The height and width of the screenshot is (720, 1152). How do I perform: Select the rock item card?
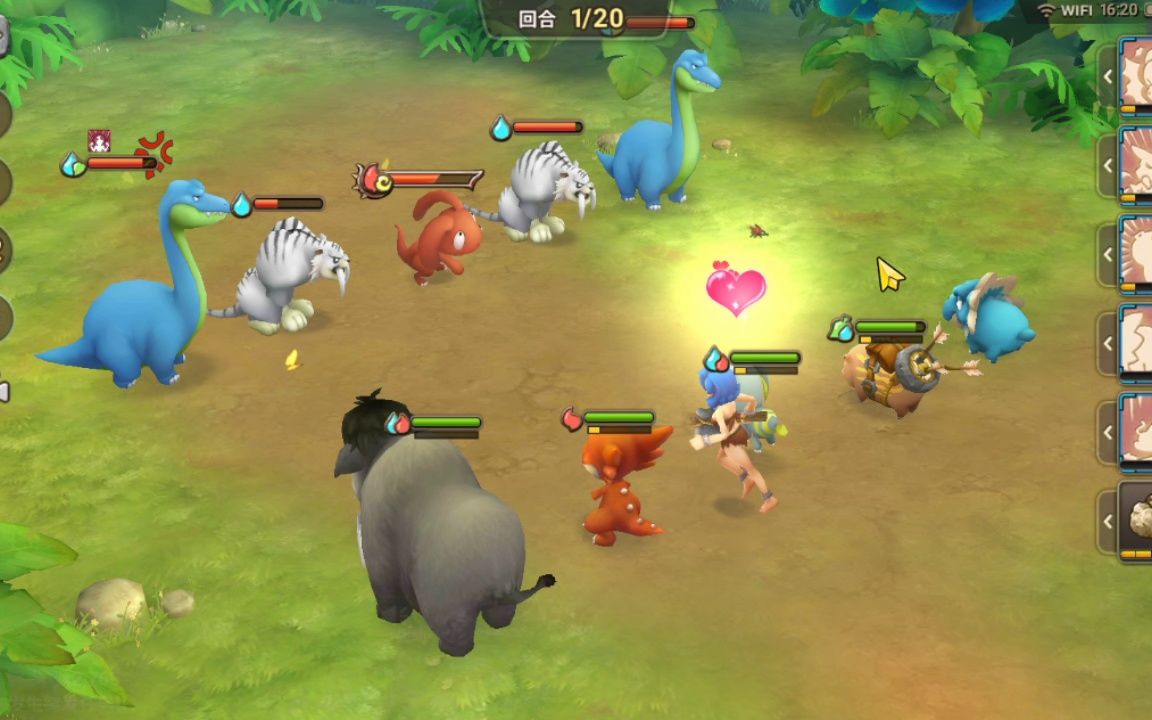click(1136, 520)
